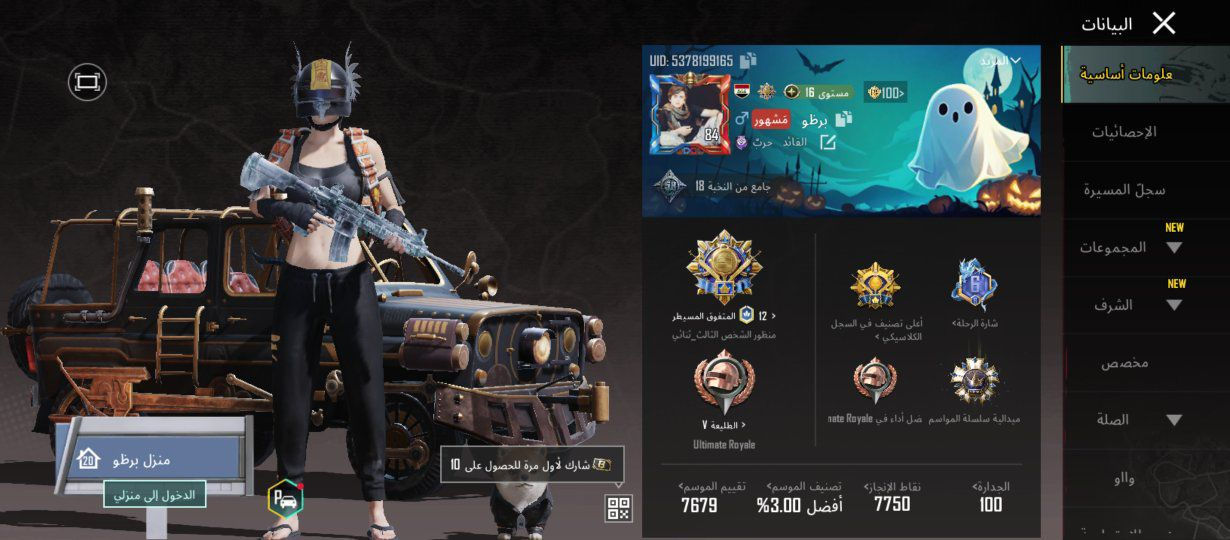This screenshot has width=1230, height=540.
Task: Open achievement points (نقاط الإنجاز) details
Action: pyautogui.click(x=891, y=496)
